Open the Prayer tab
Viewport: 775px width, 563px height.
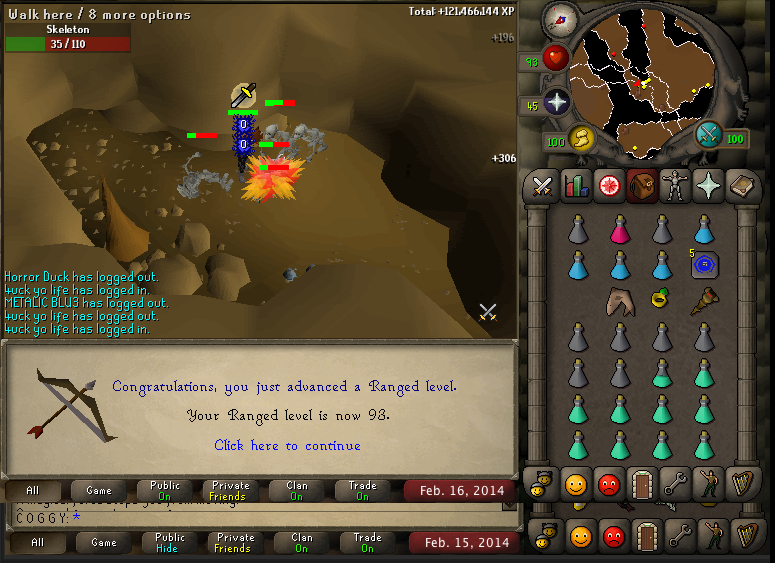tap(707, 186)
